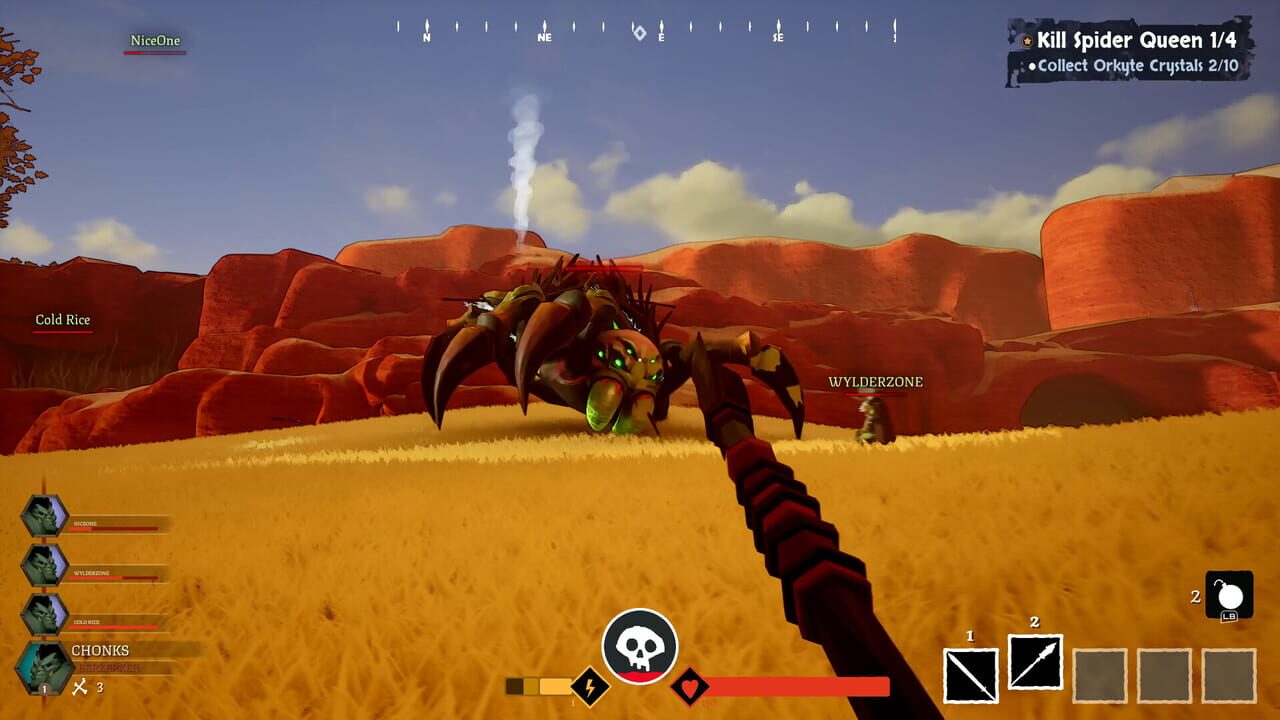This screenshot has height=720, width=1280.
Task: Click the waypoint diamond on the compass
Action: tap(639, 33)
